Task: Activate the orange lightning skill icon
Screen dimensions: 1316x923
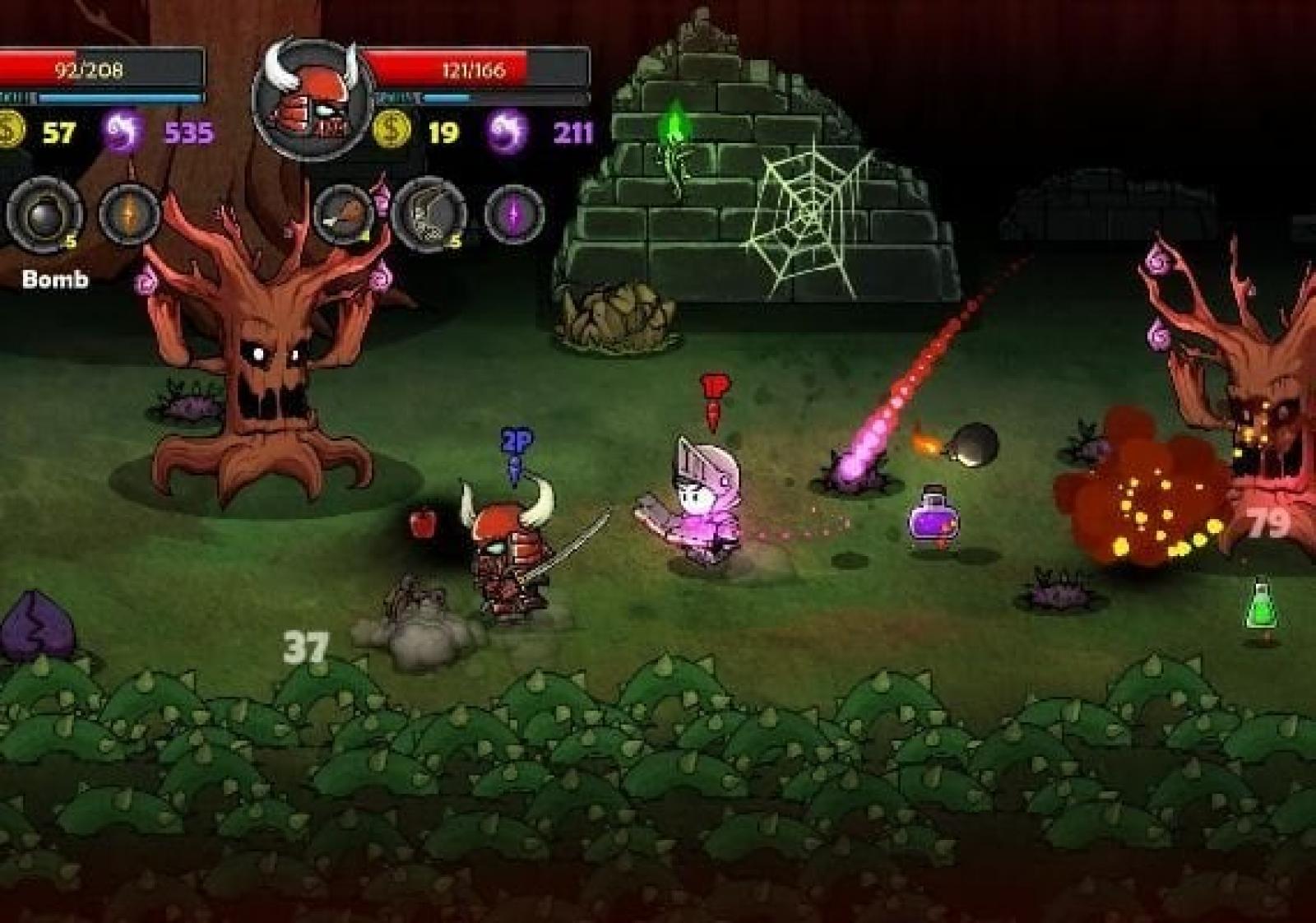Action: click(130, 214)
